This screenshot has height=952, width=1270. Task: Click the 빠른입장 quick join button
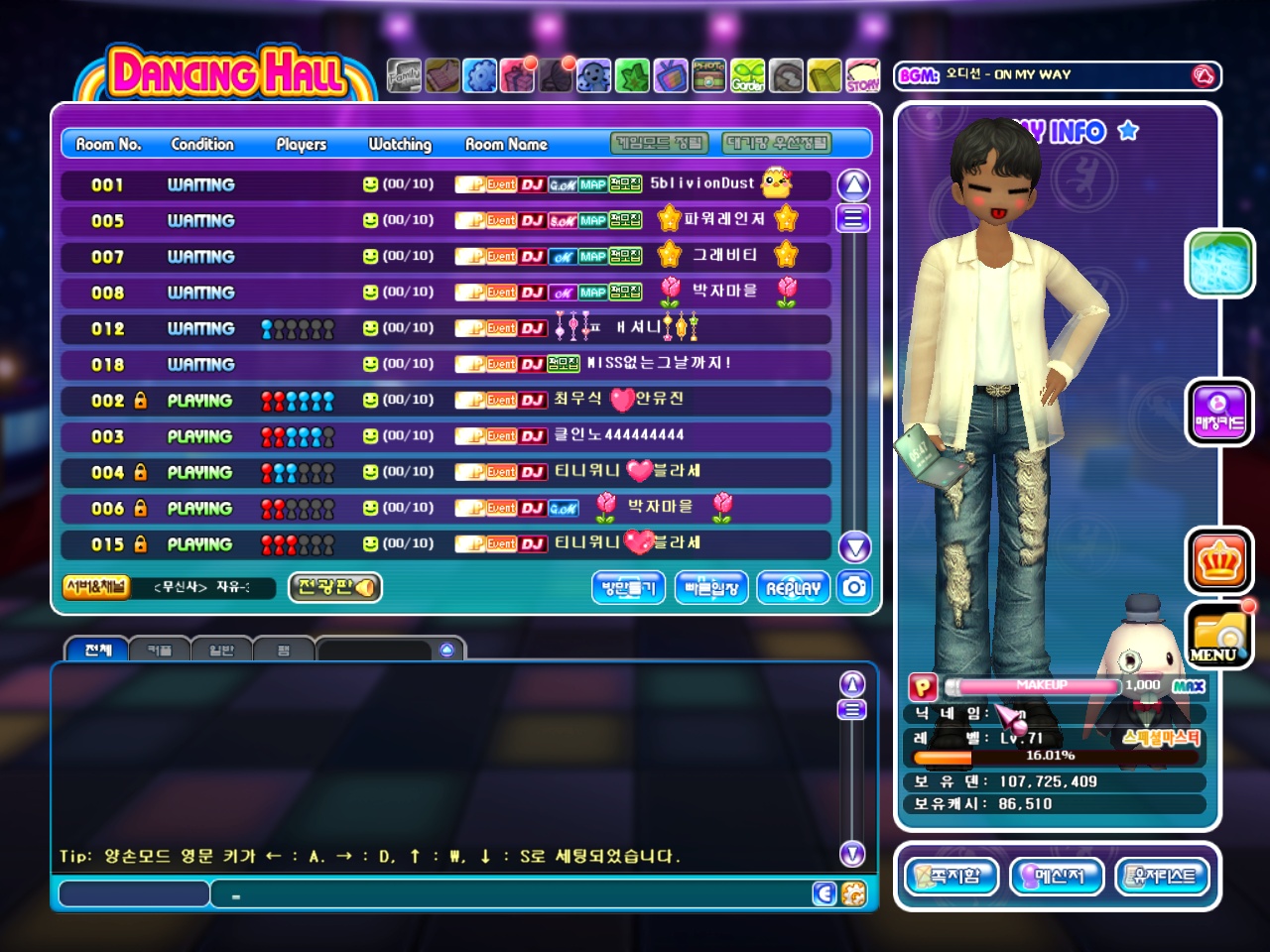click(x=711, y=588)
